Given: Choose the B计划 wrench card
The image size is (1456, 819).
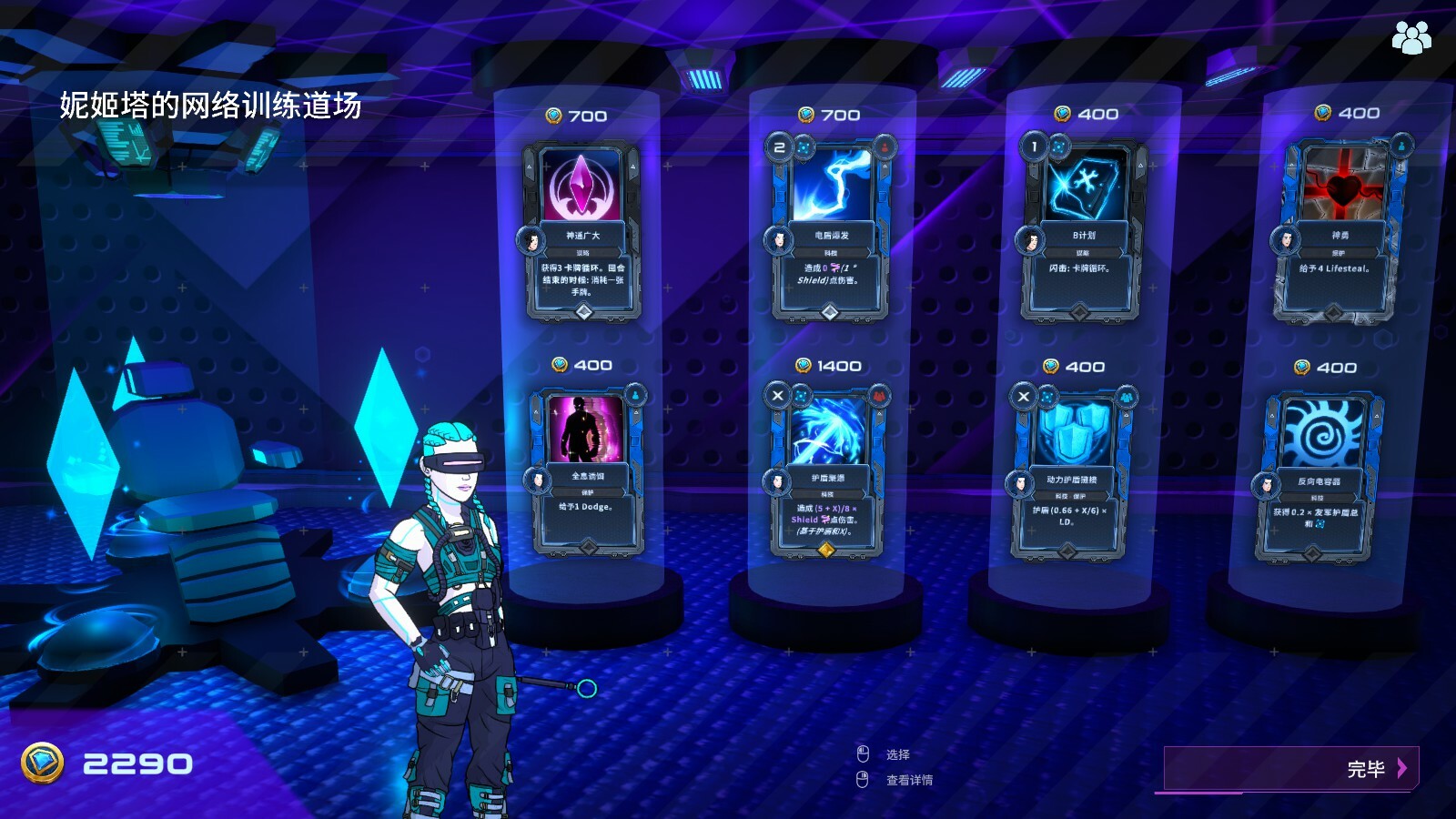Looking at the screenshot, I should (1081, 227).
